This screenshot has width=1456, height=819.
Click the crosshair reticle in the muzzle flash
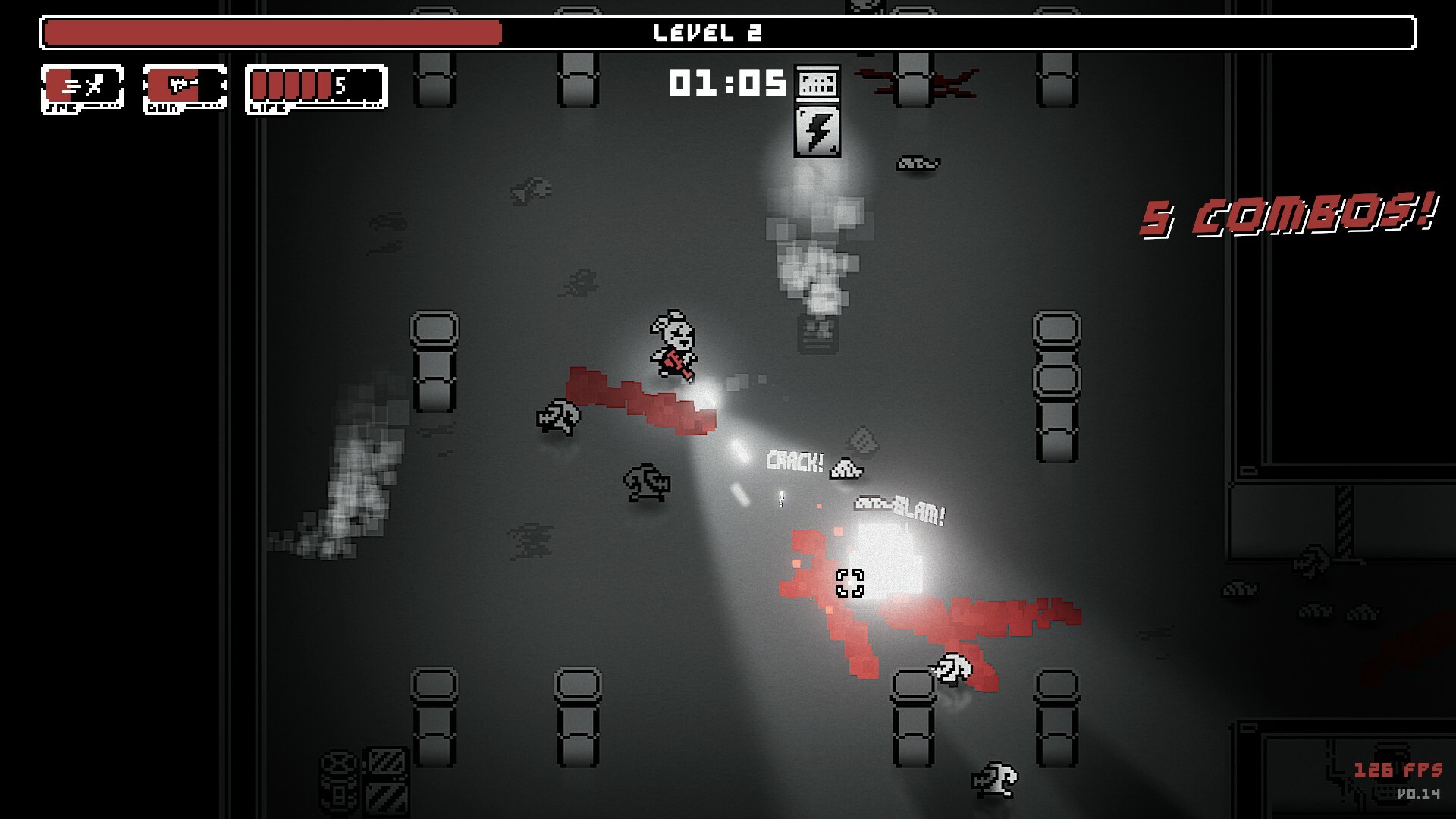click(x=852, y=582)
